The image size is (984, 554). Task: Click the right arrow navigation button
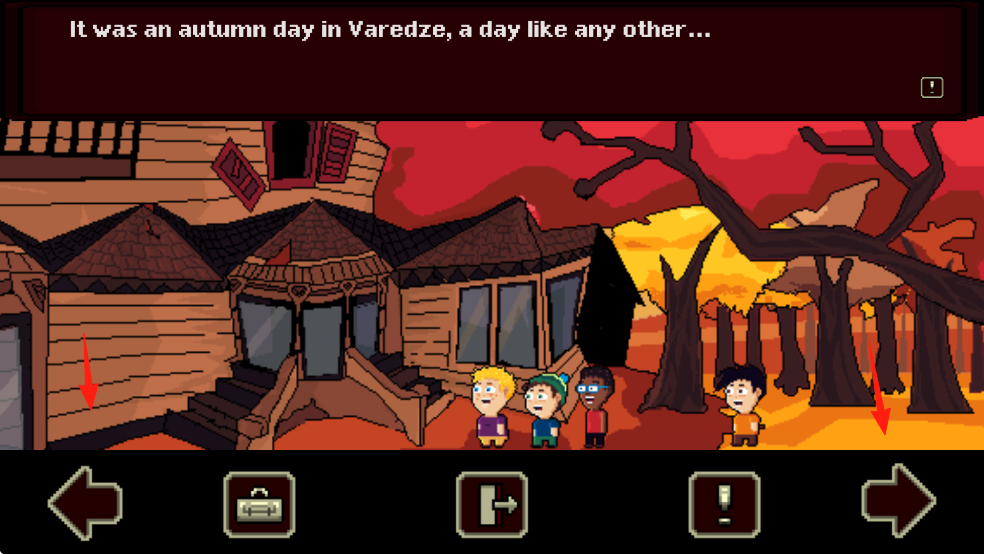898,502
